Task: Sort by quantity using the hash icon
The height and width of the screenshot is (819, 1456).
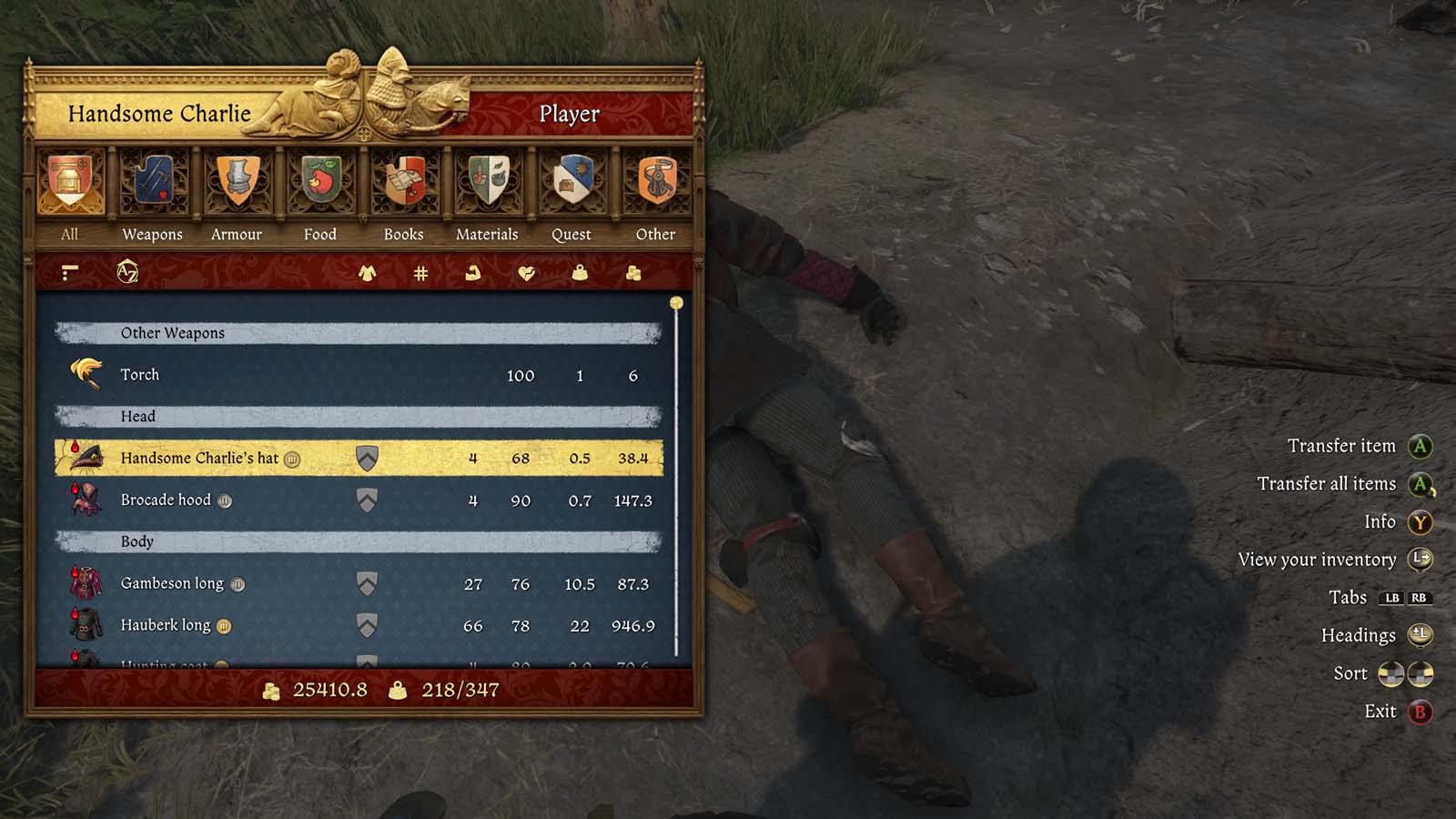Action: tap(419, 271)
